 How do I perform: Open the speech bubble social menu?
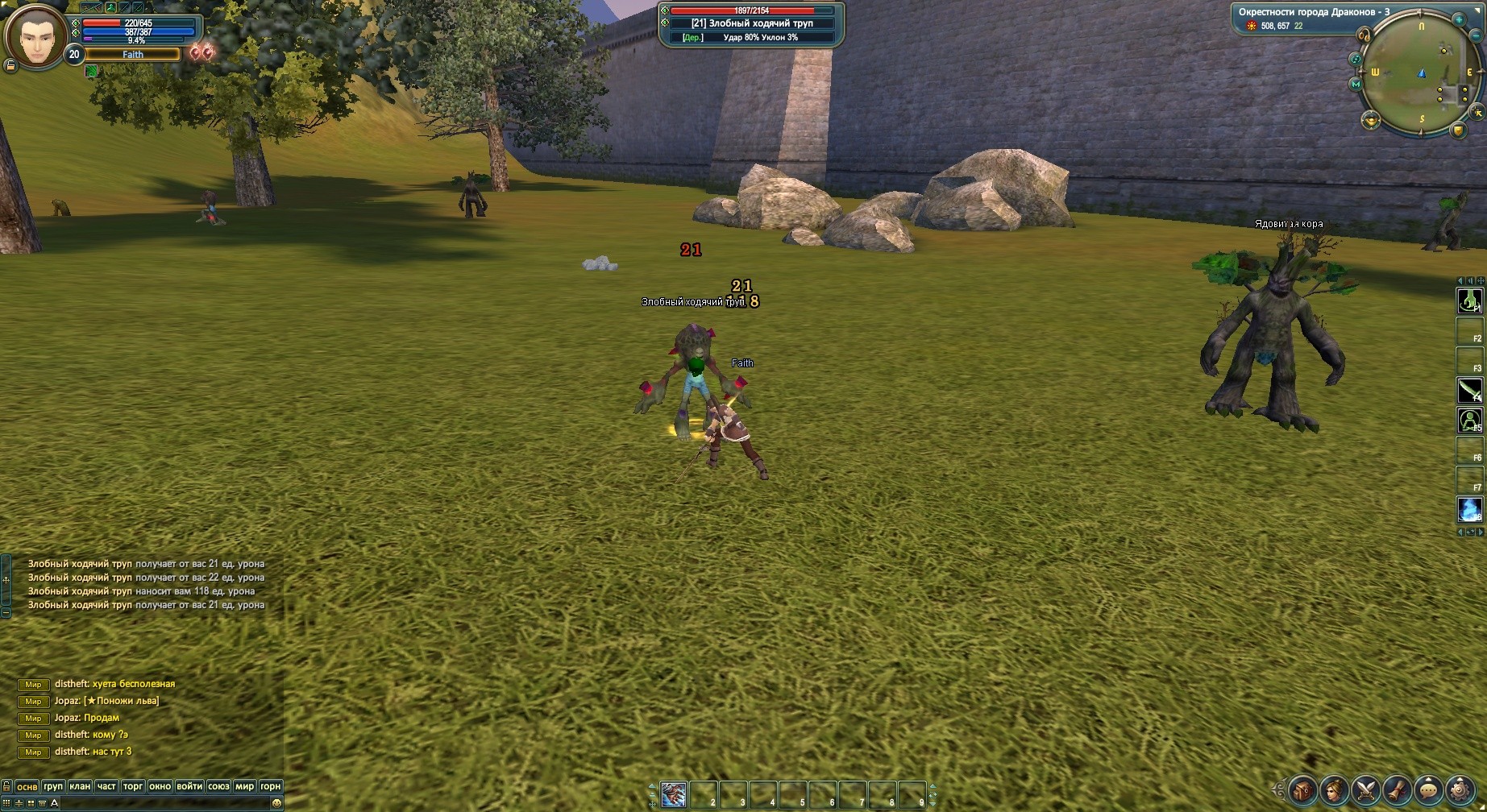1429,789
